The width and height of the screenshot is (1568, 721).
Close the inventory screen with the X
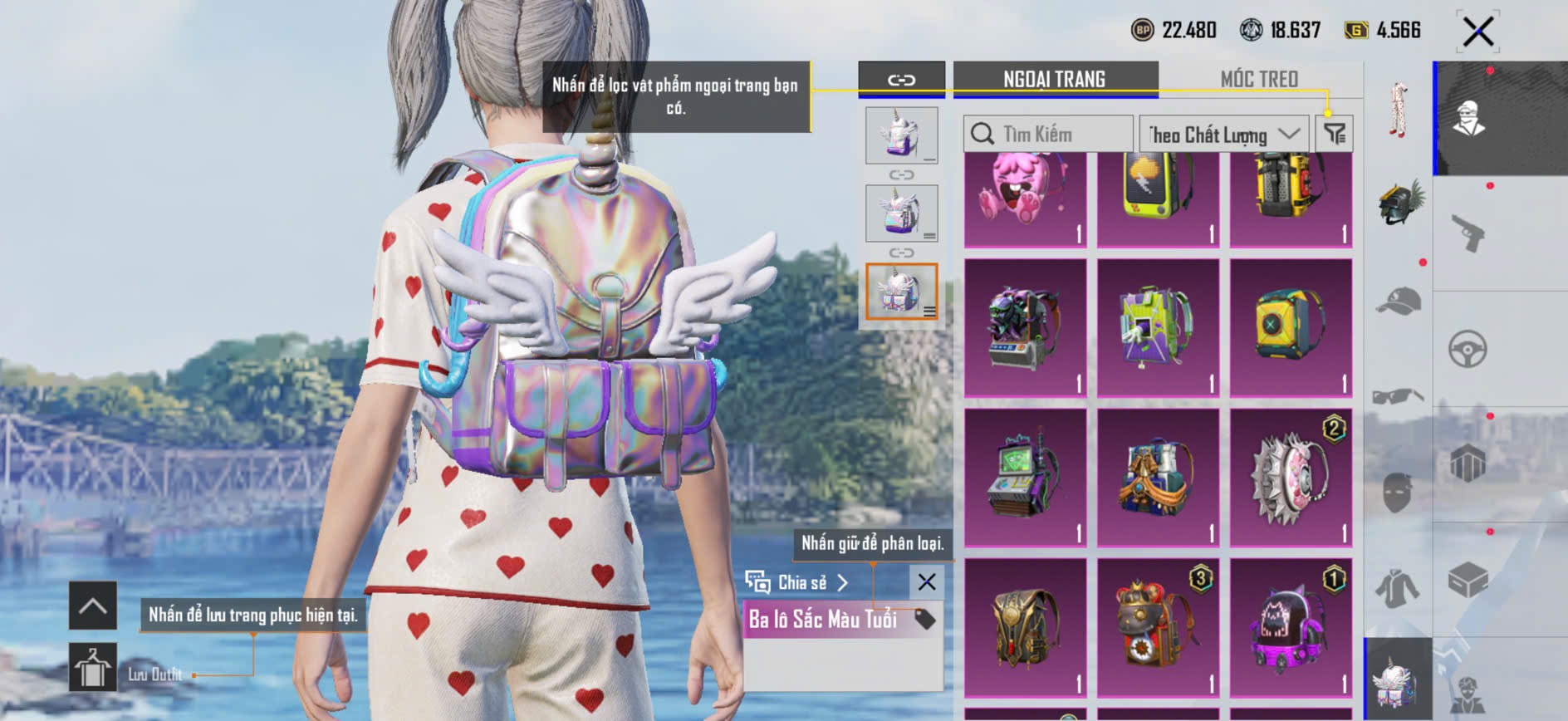[1477, 32]
